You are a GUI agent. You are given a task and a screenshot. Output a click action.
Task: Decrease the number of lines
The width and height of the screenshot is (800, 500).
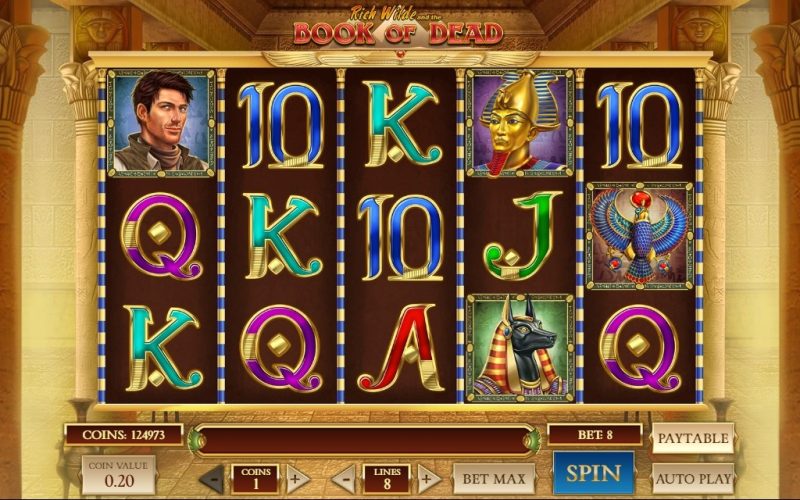[343, 478]
